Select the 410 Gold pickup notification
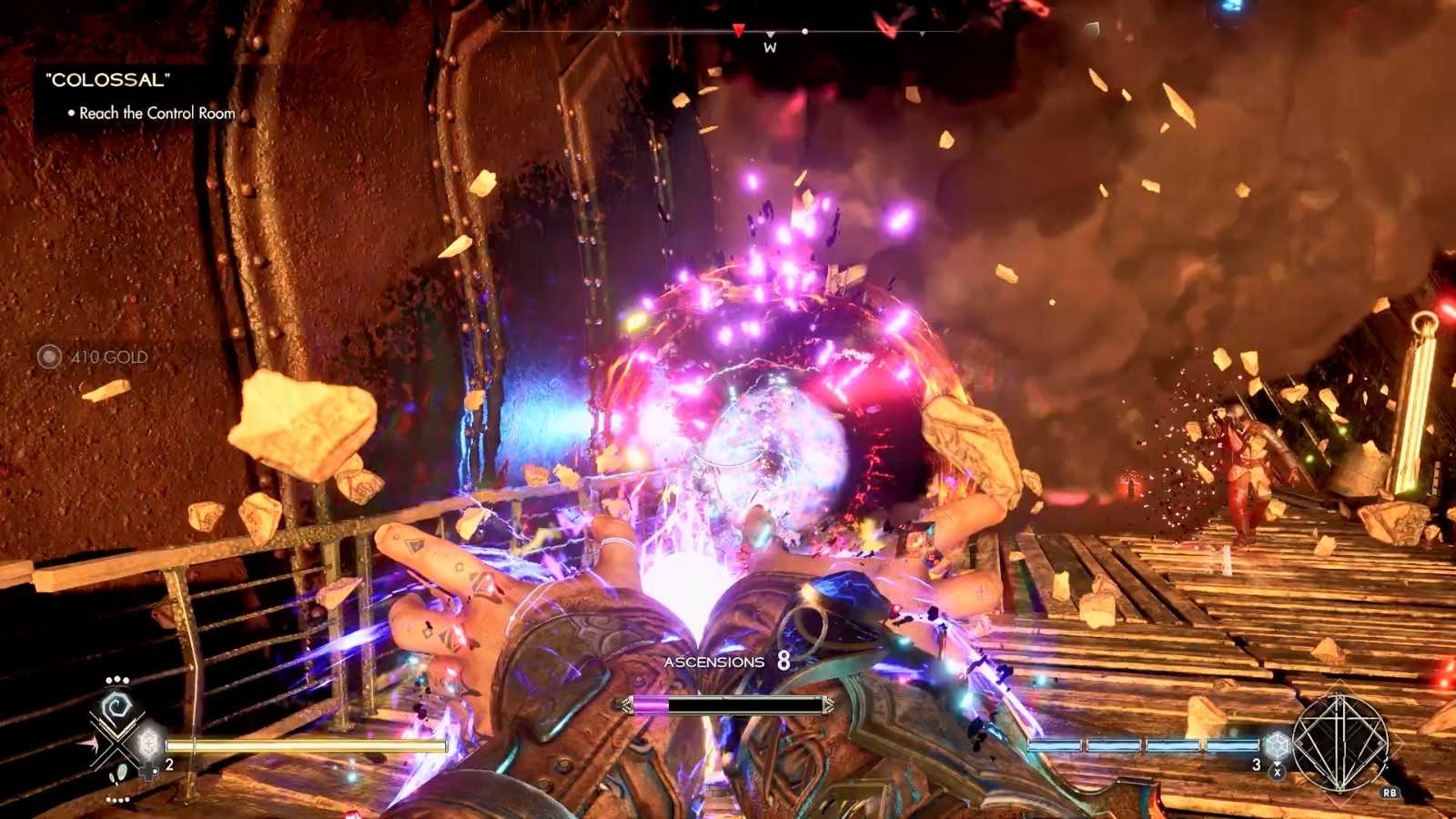Viewport: 1456px width, 819px height. (x=94, y=358)
